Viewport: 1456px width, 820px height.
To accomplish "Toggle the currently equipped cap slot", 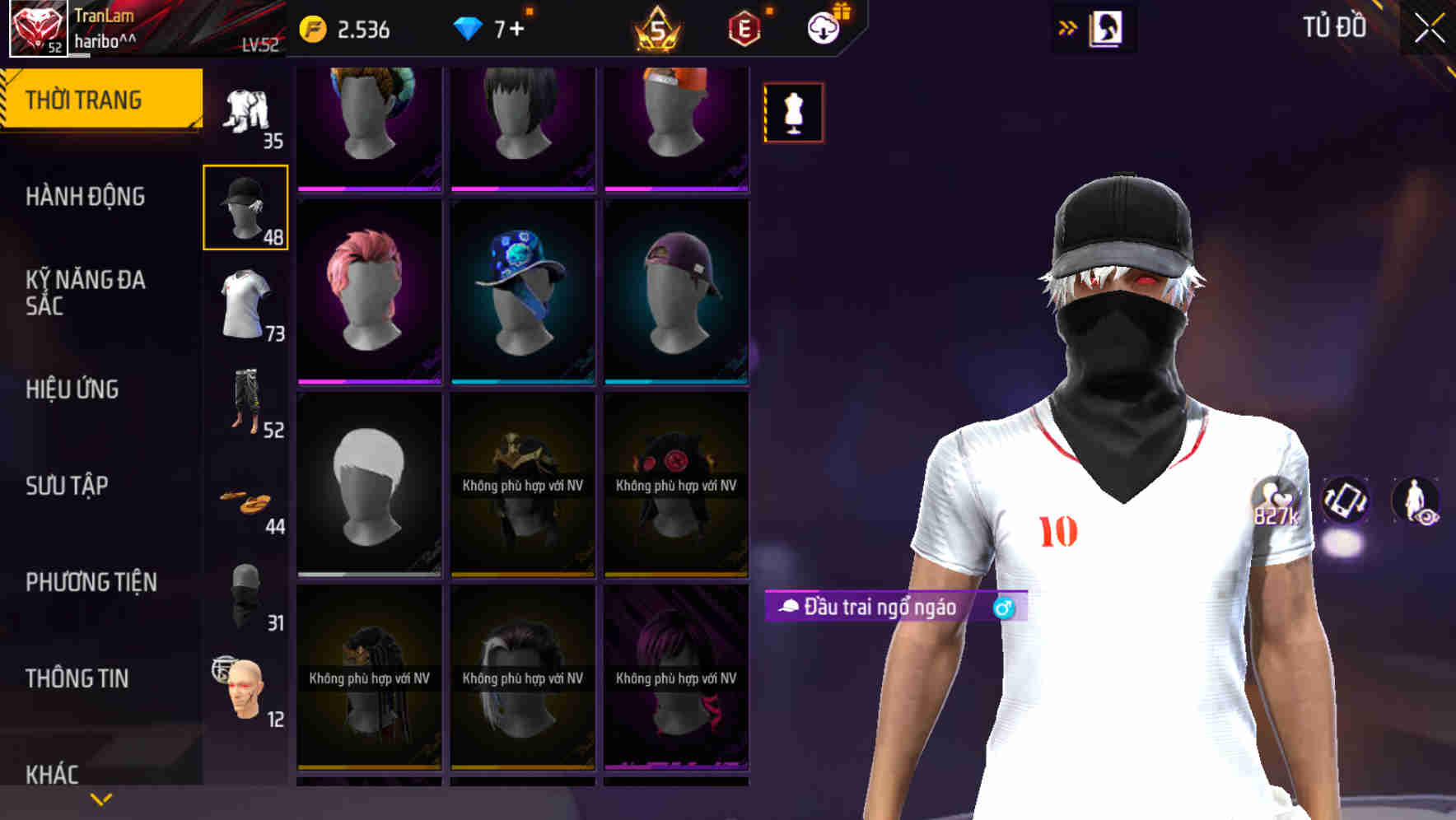I will (x=246, y=207).
